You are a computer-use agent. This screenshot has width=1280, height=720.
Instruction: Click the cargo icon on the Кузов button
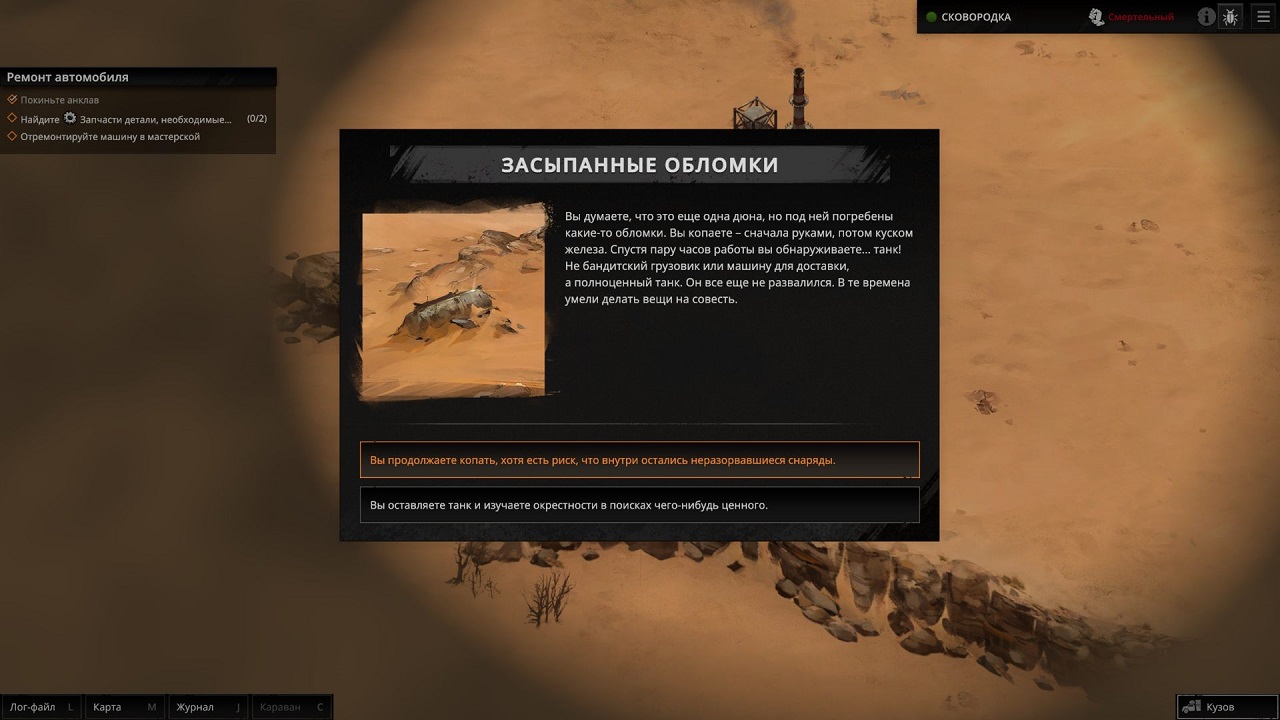click(x=1193, y=706)
